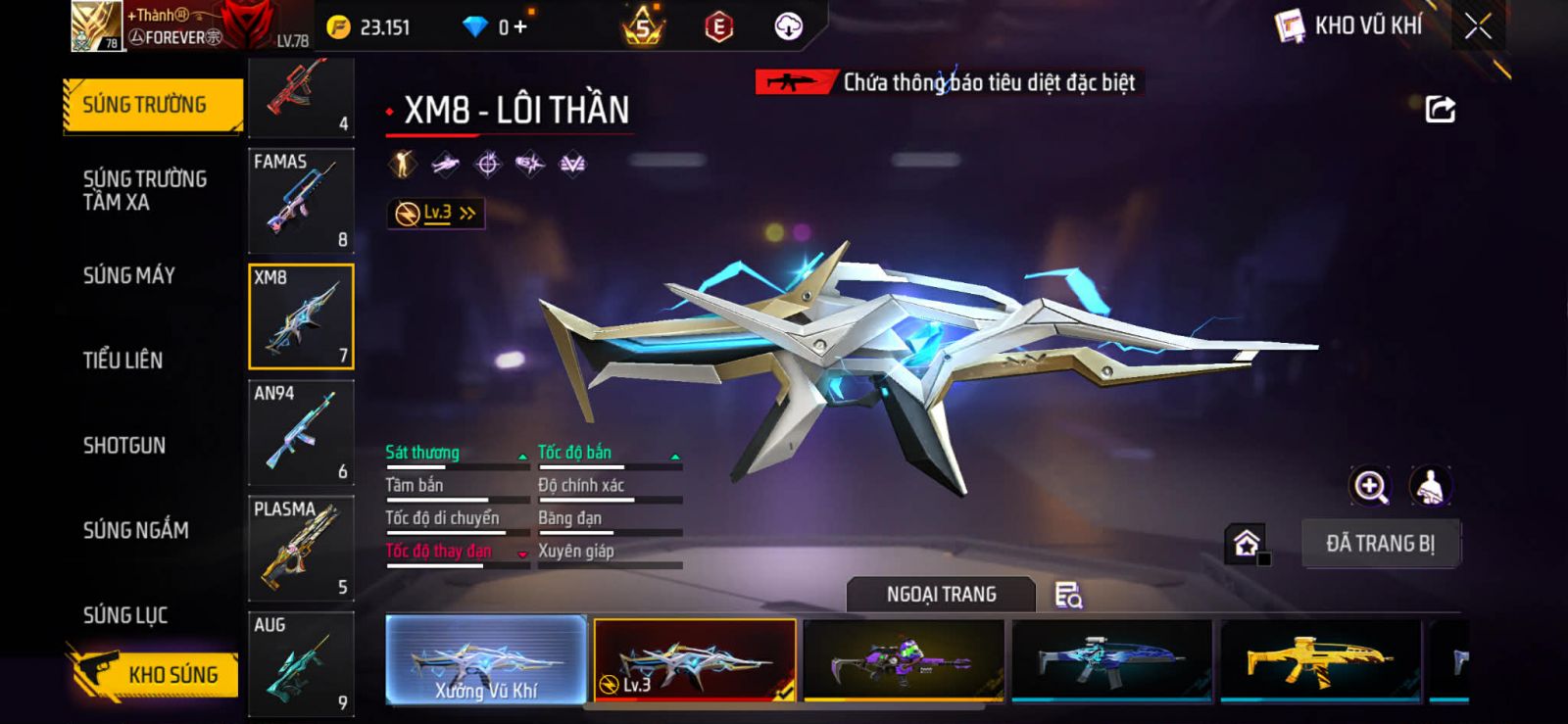Select the PLASMA weapon slot
The width and height of the screenshot is (1568, 724).
coord(301,548)
